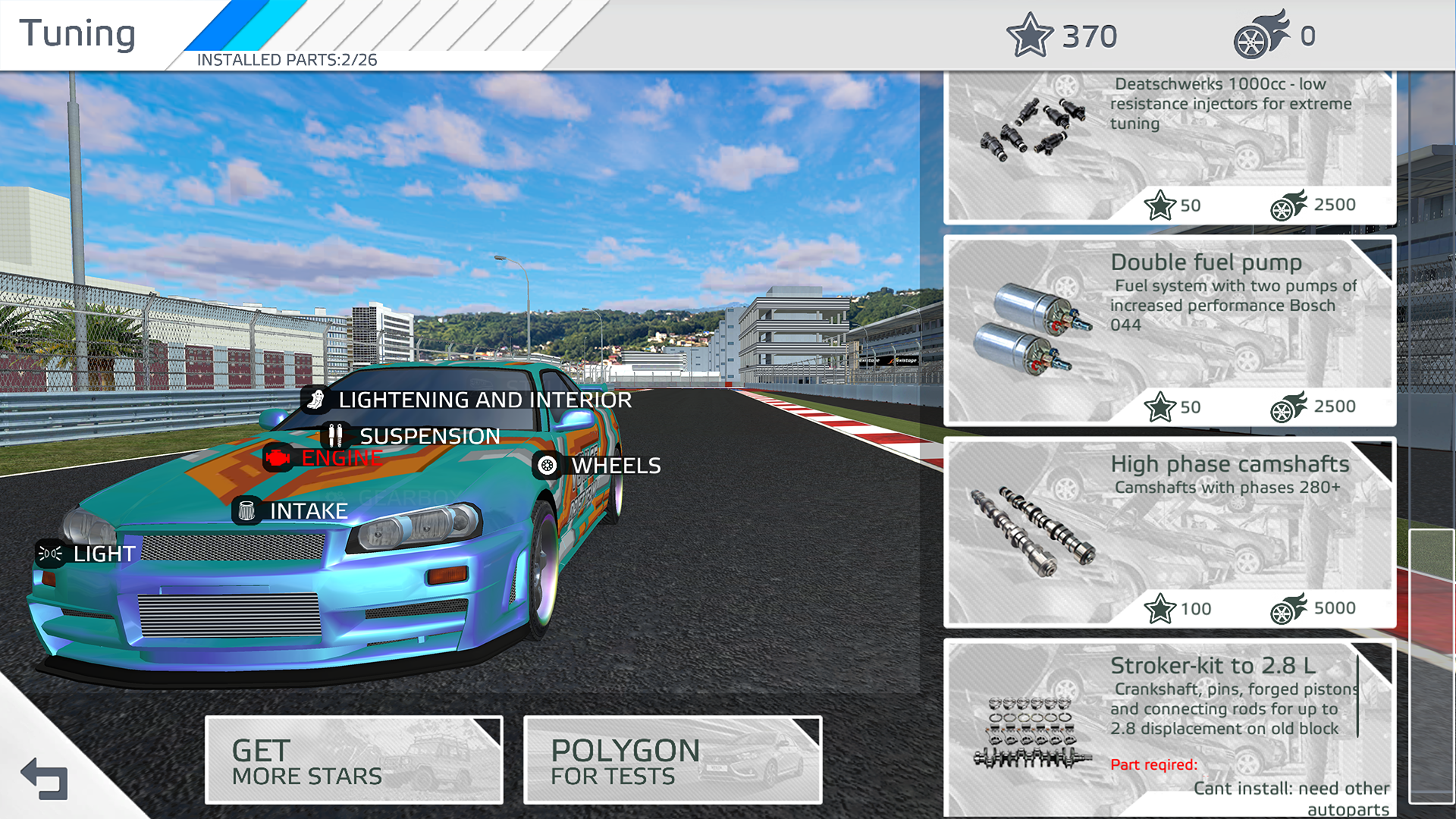Select the Intake tuning category
The width and height of the screenshot is (1456, 819).
[291, 511]
